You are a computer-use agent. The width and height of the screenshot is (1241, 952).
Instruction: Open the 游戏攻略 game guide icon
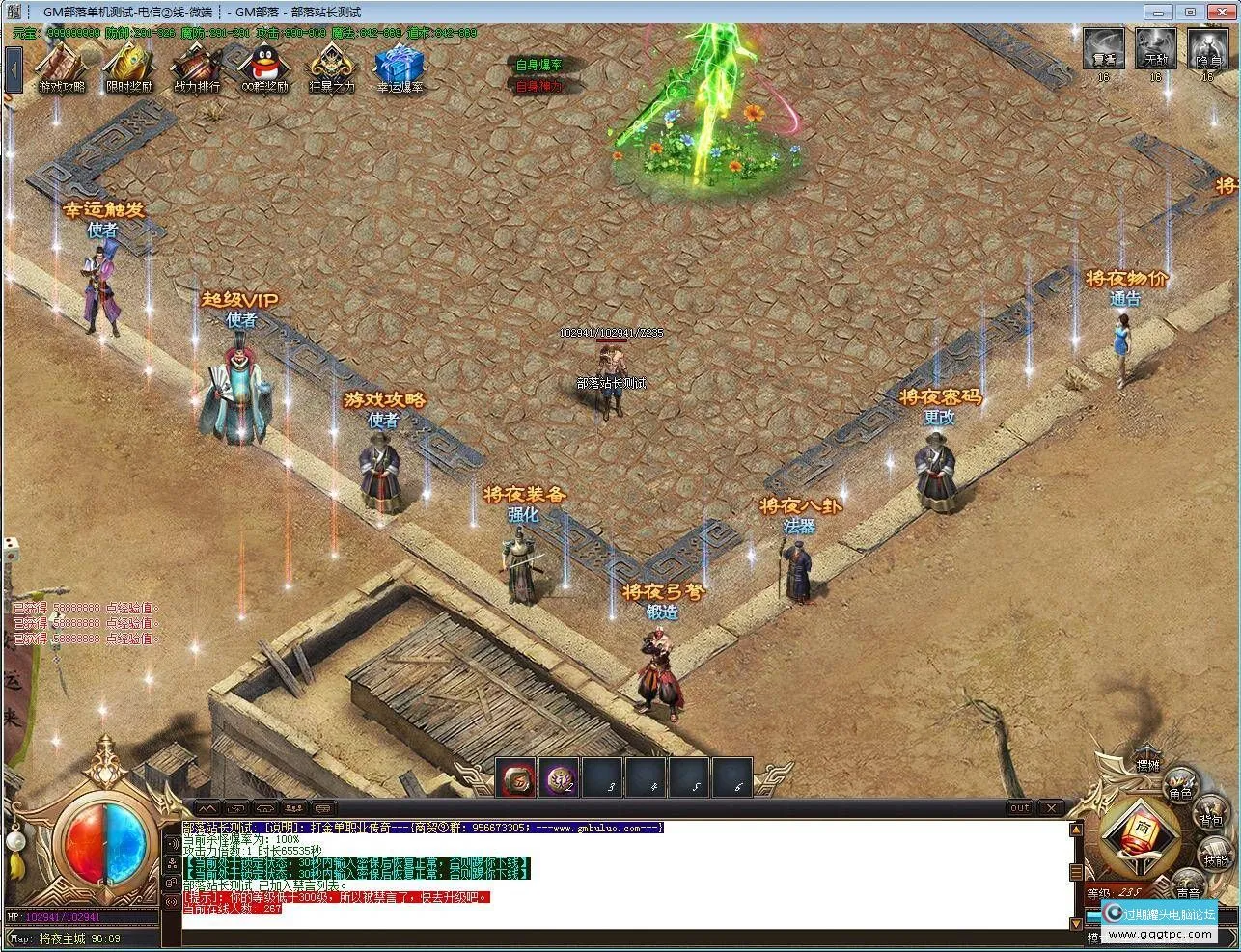61,68
